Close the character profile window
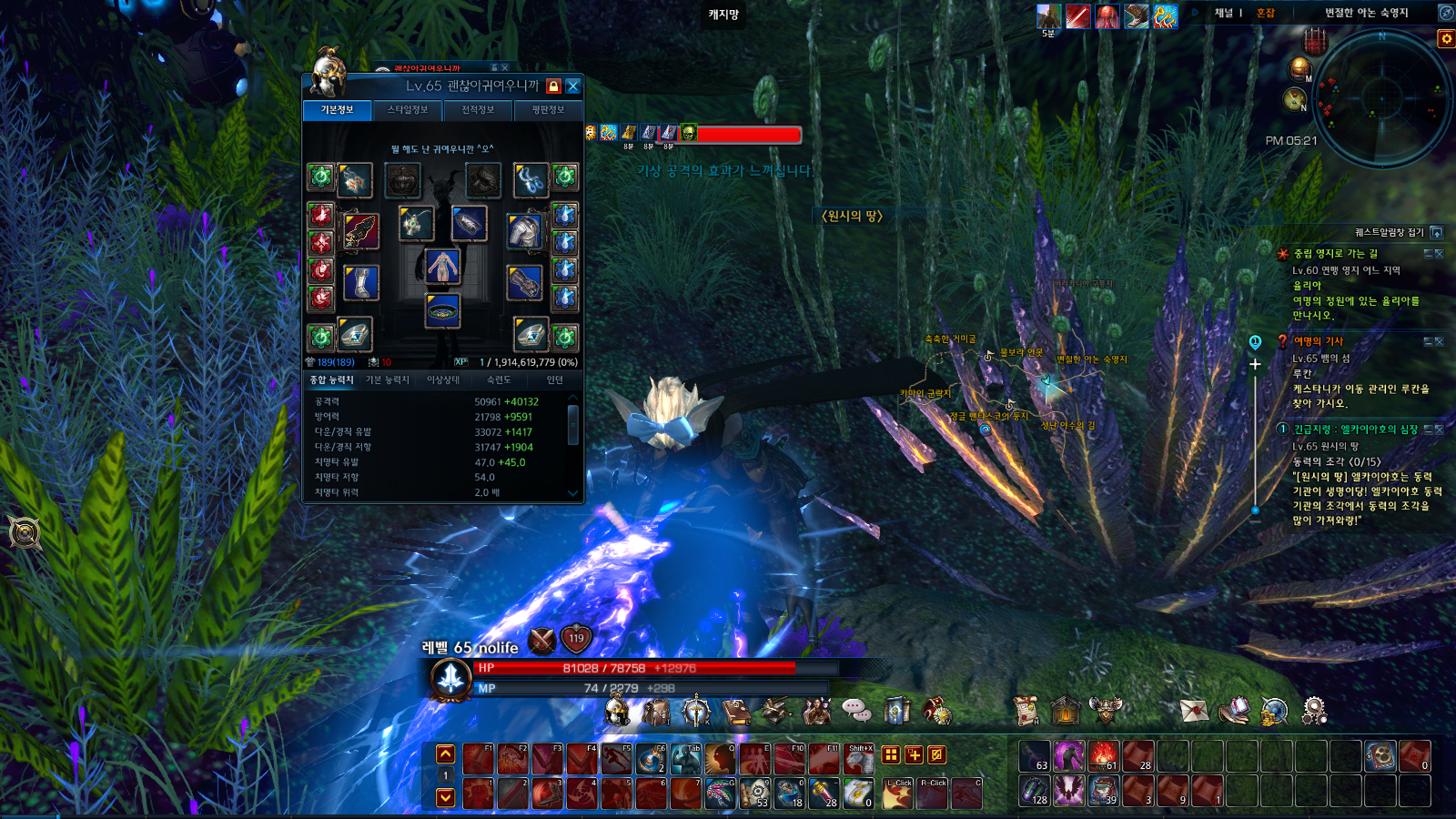Viewport: 1456px width, 819px height. pyautogui.click(x=573, y=86)
